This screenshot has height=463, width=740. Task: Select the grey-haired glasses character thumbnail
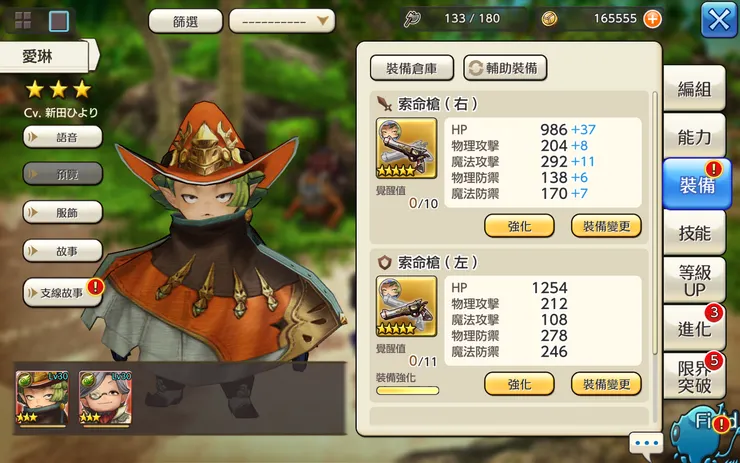[x=105, y=397]
